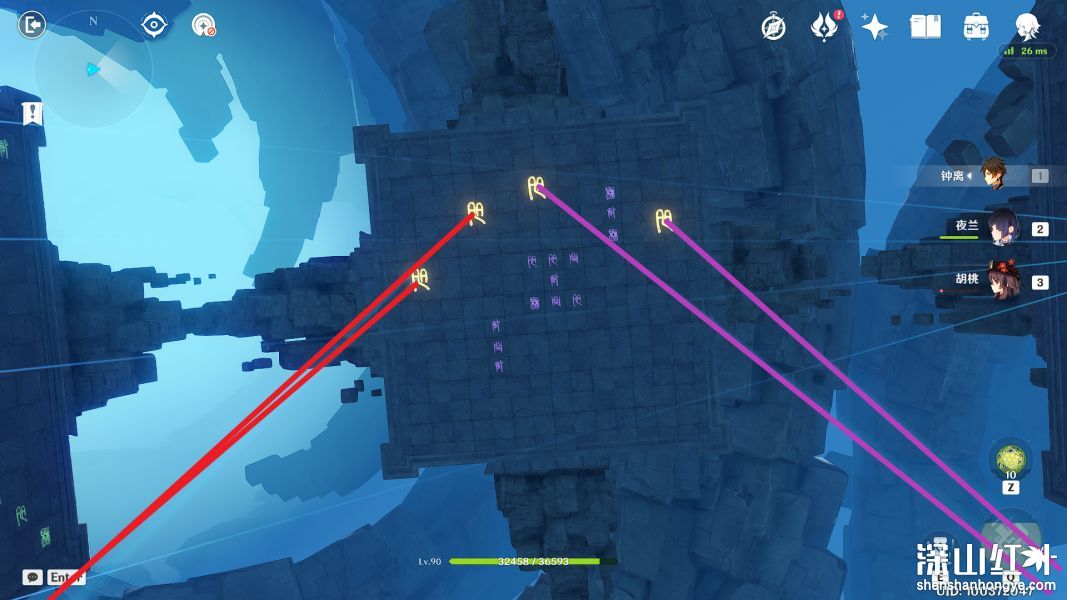Open the winged events icon with red alert

[x=825, y=27]
